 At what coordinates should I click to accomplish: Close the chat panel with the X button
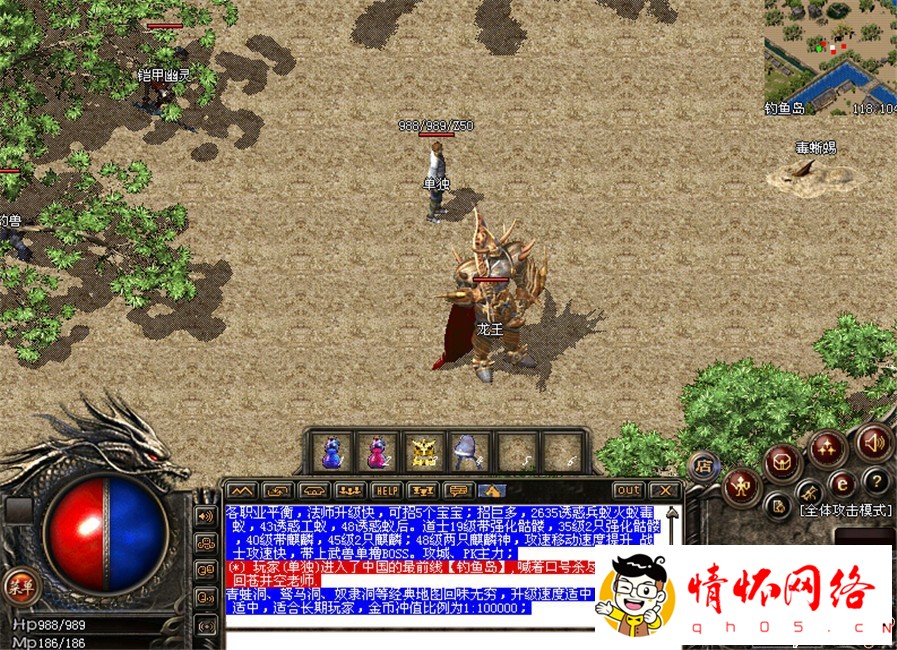(x=664, y=490)
